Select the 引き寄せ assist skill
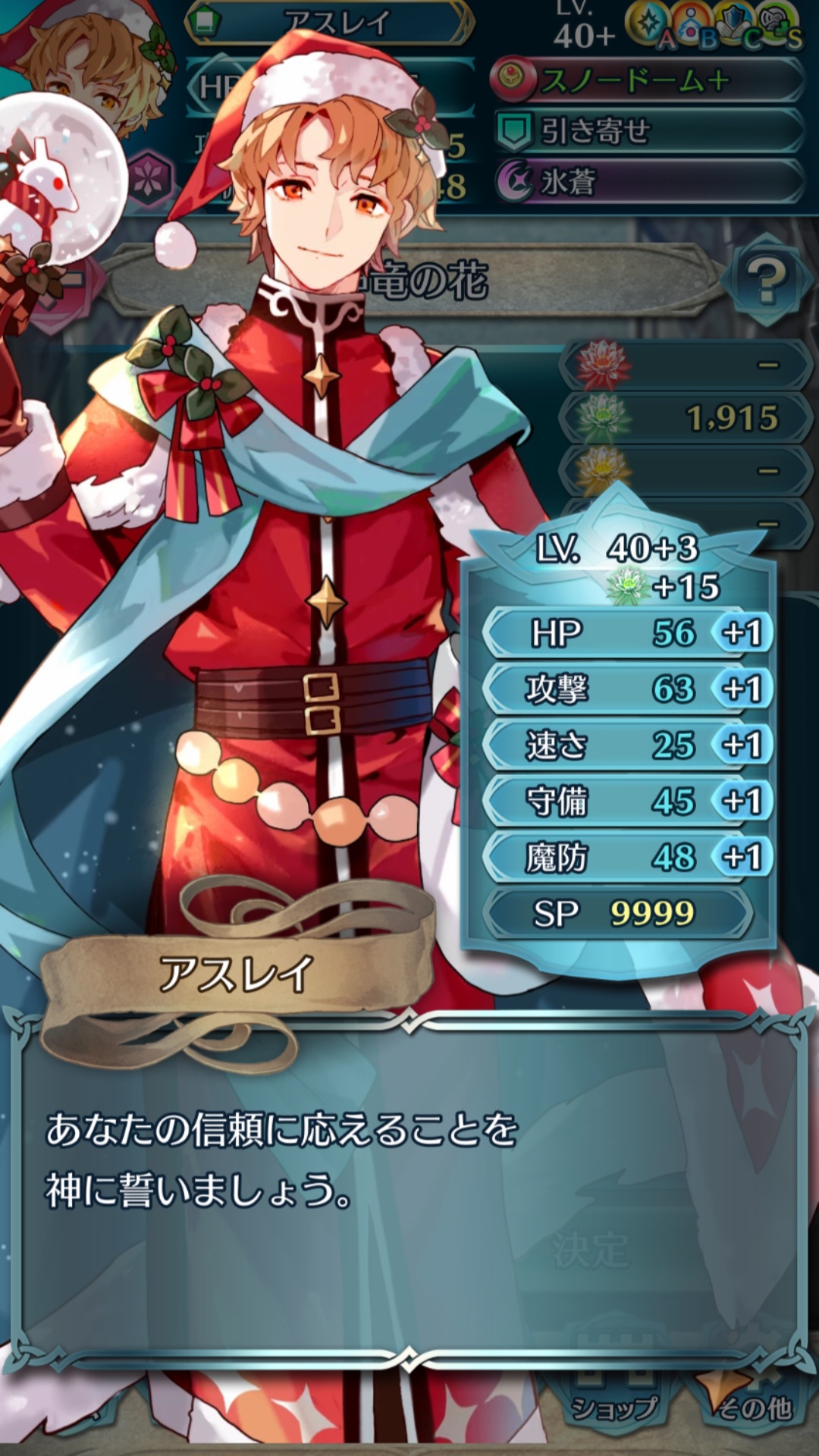Image resolution: width=819 pixels, height=1456 pixels. 648,131
